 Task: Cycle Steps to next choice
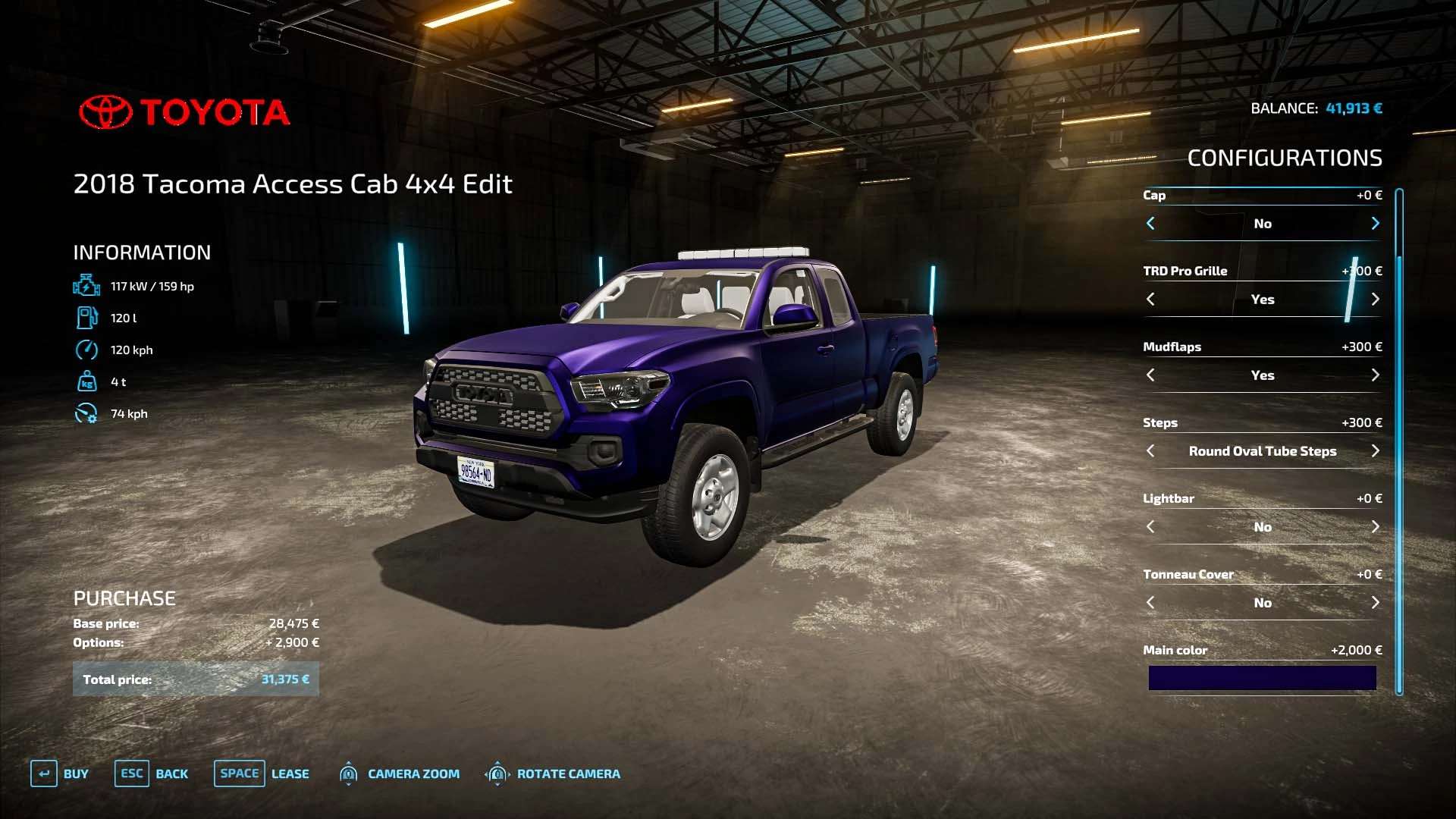(1375, 451)
